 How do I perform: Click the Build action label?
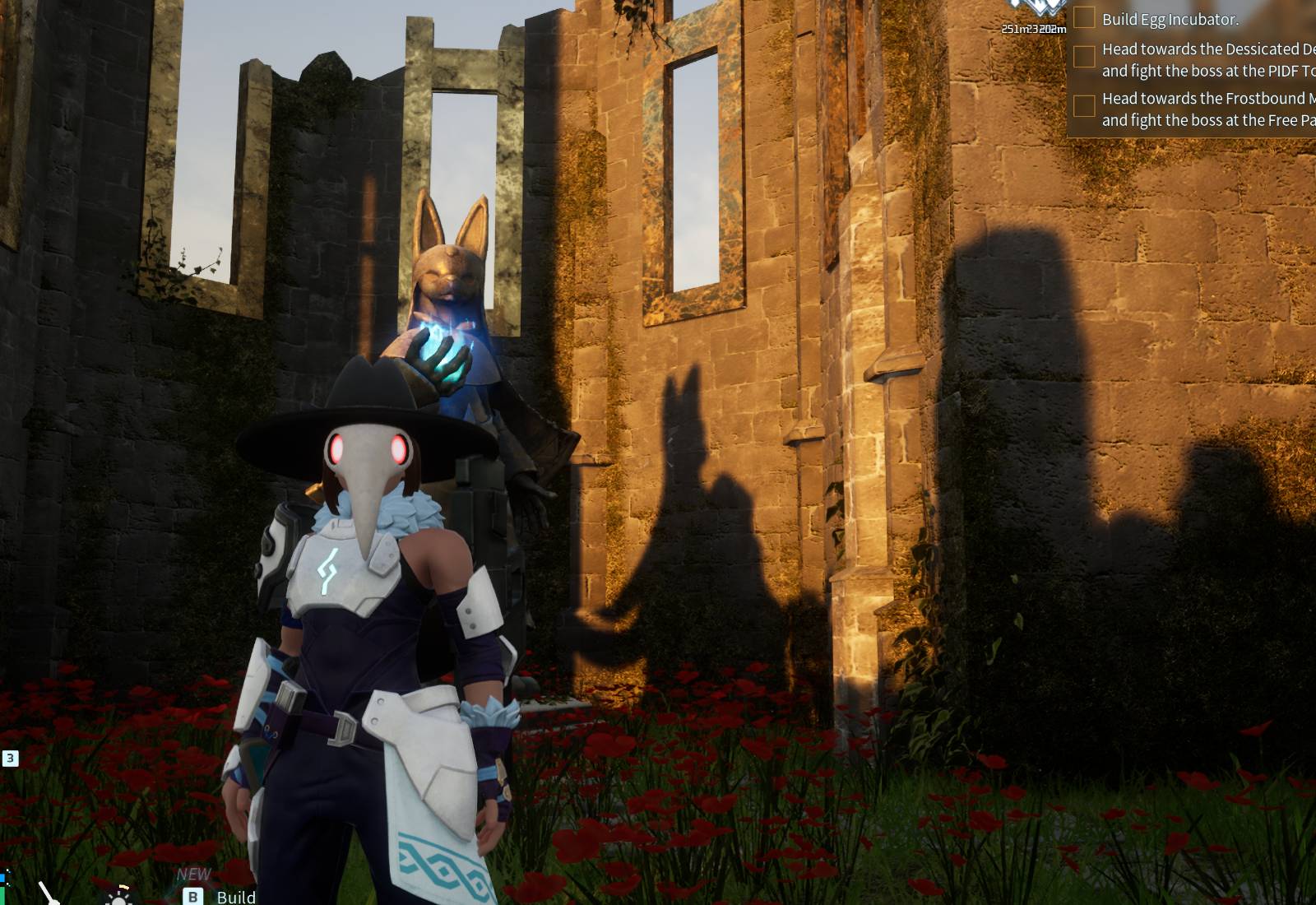click(237, 898)
